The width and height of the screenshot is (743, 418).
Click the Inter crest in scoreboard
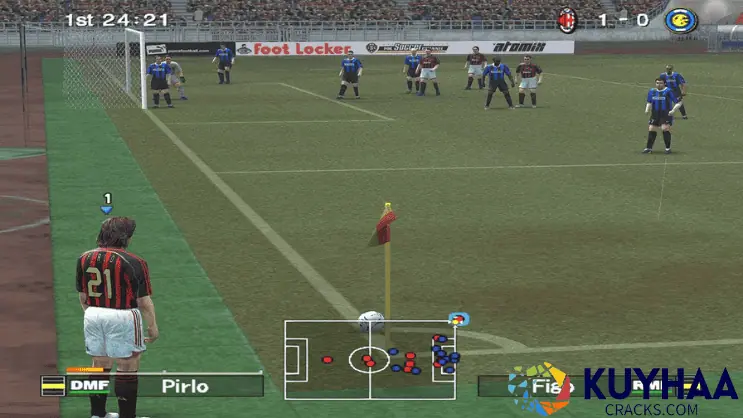click(679, 19)
